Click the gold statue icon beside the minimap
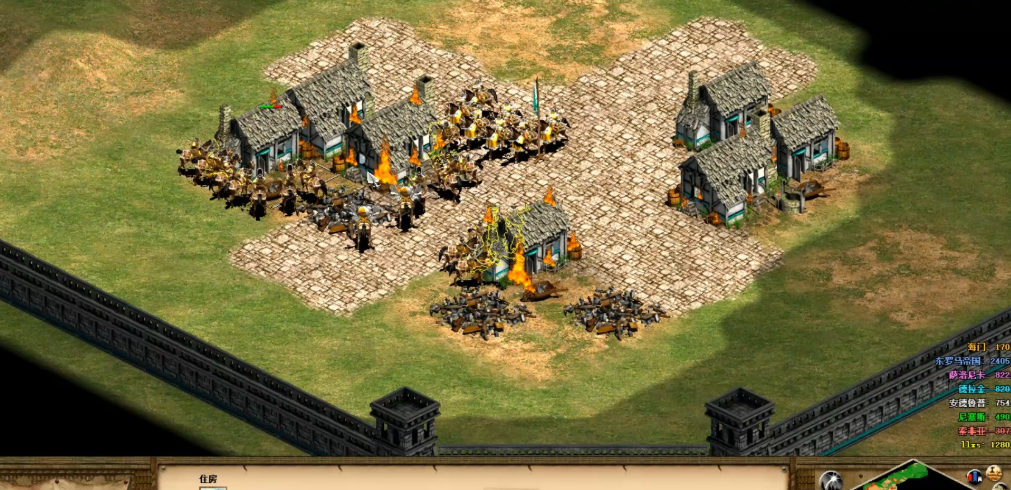Viewport: 1011px width, 490px height. 995,474
